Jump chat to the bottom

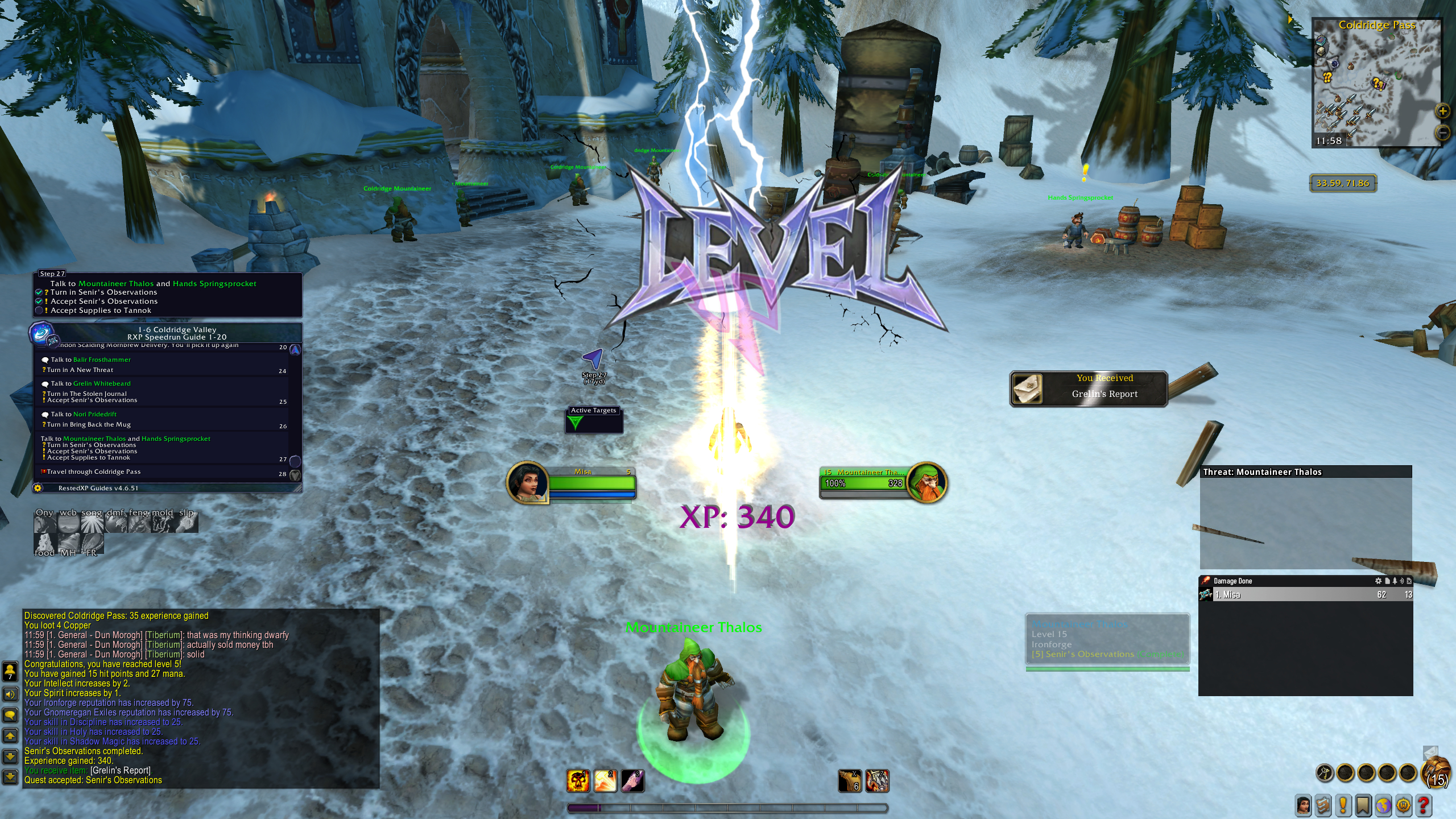[10, 776]
